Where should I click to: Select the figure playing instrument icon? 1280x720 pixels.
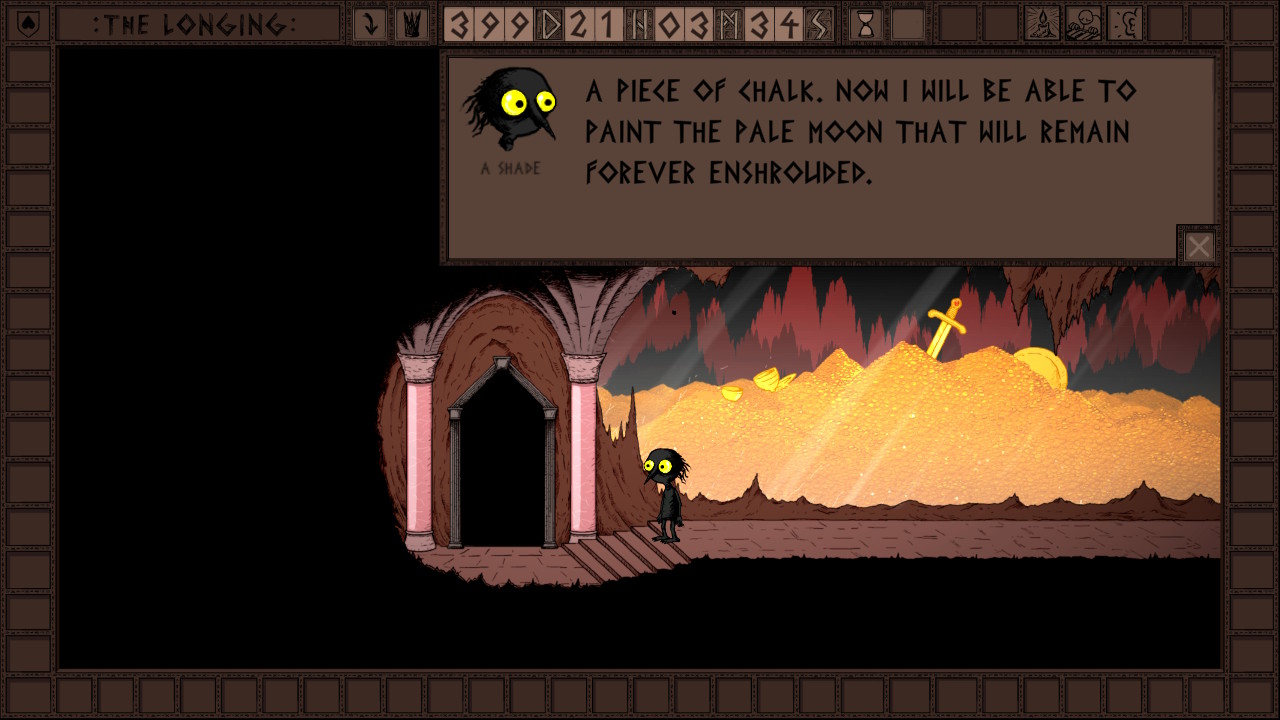1083,24
